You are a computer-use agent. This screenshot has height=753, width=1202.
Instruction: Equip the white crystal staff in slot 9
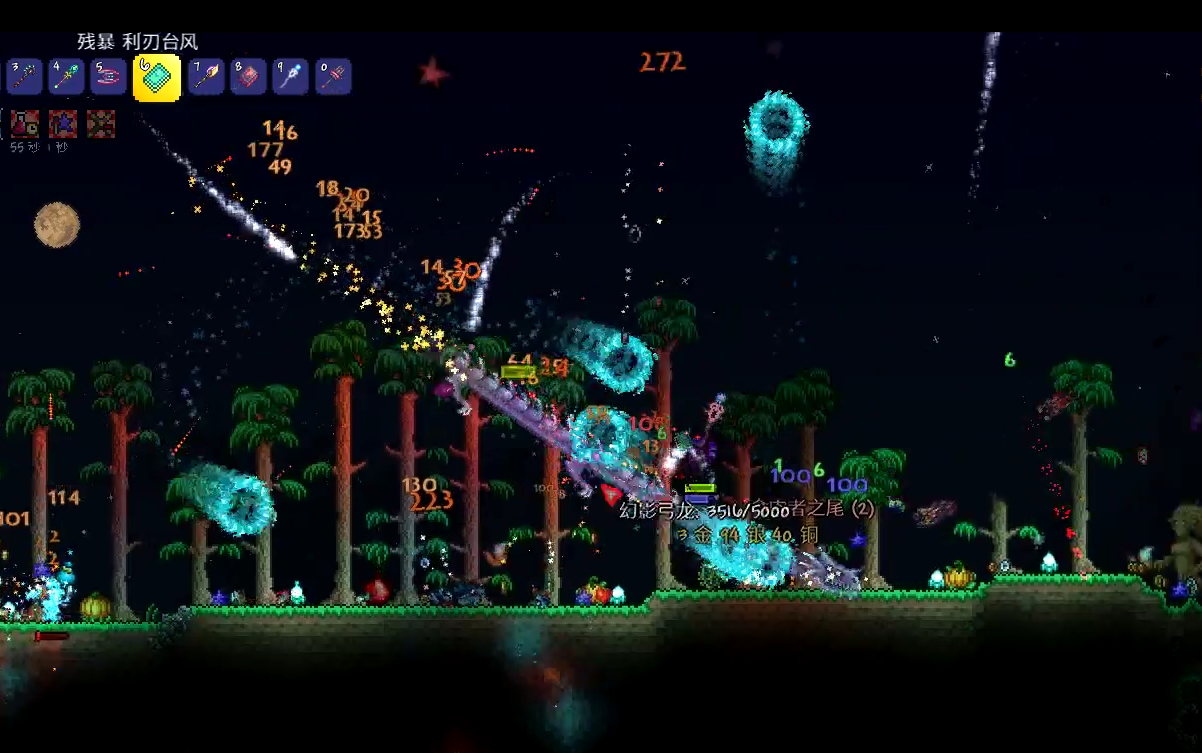pyautogui.click(x=290, y=77)
